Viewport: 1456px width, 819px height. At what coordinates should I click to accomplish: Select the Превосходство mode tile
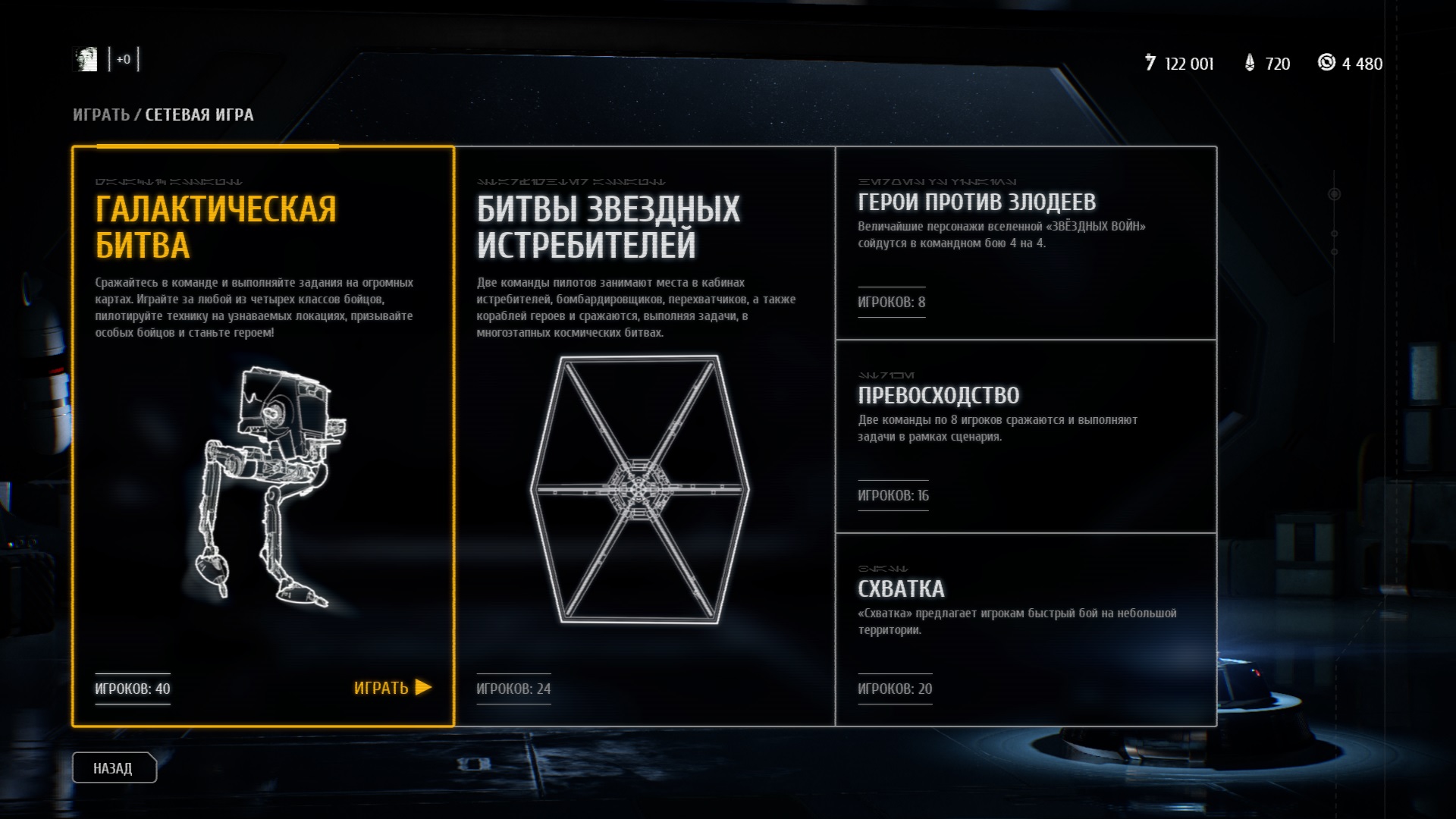(1025, 436)
